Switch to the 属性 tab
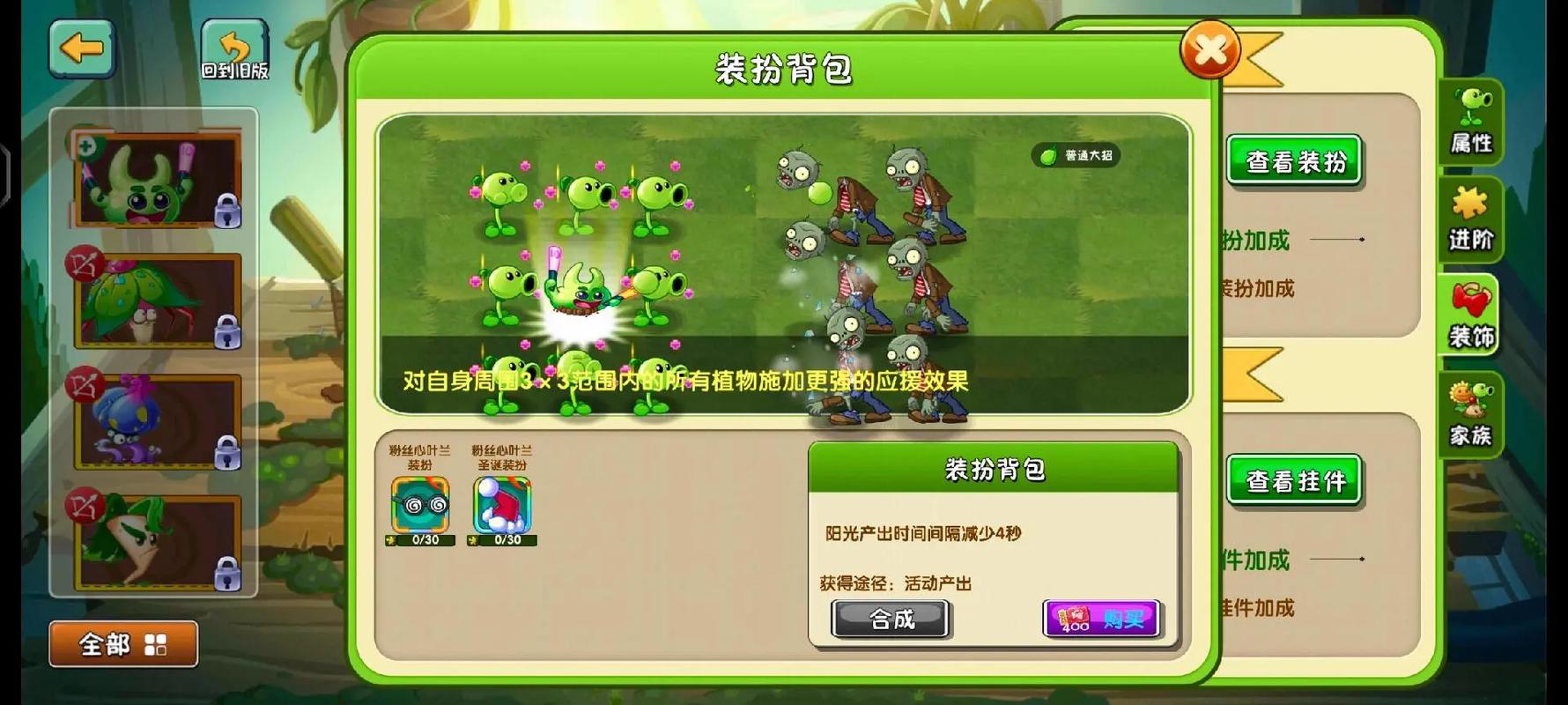The height and width of the screenshot is (705, 1568). 1471,123
